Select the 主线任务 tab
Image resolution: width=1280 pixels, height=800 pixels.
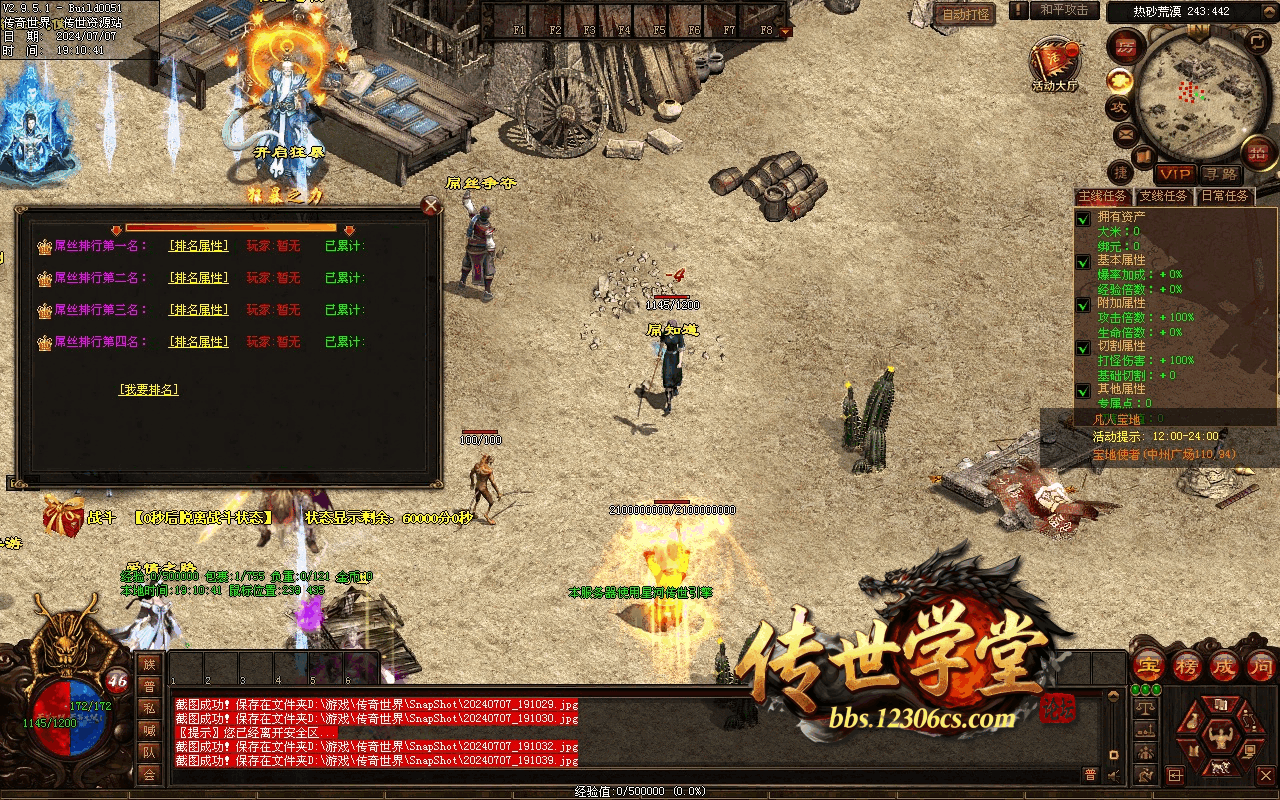point(1103,196)
